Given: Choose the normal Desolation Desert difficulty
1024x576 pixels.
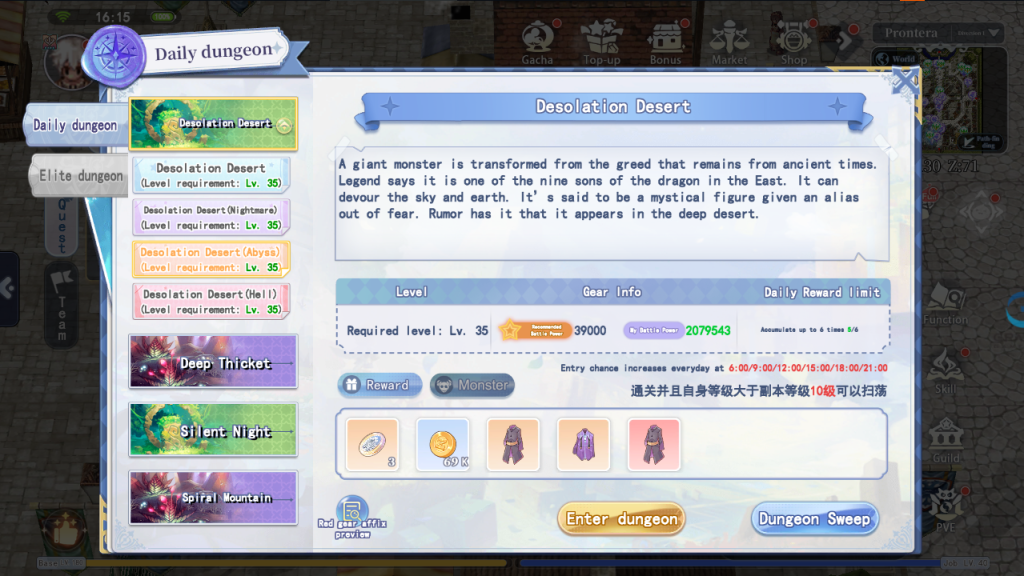Looking at the screenshot, I should [211, 175].
